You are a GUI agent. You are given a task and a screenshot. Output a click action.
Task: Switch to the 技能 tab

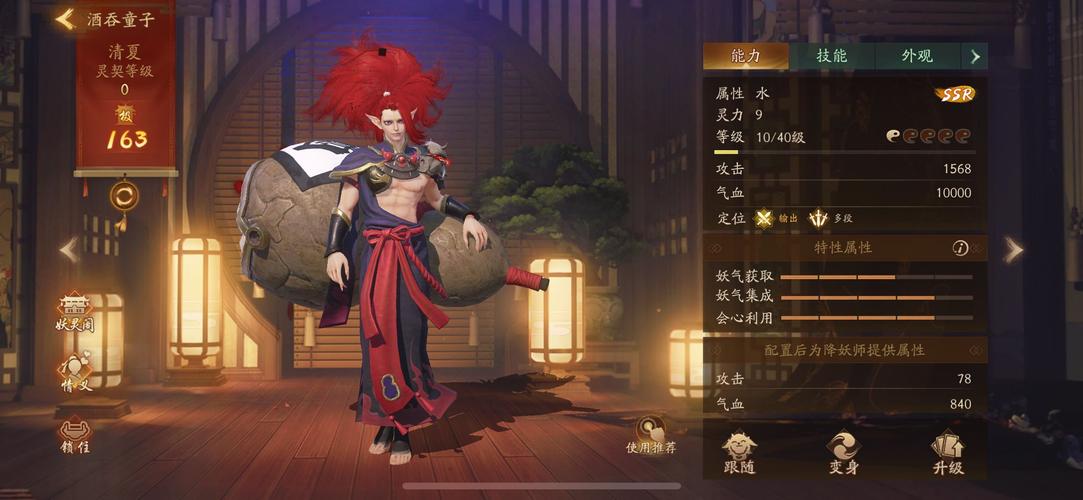pos(831,56)
